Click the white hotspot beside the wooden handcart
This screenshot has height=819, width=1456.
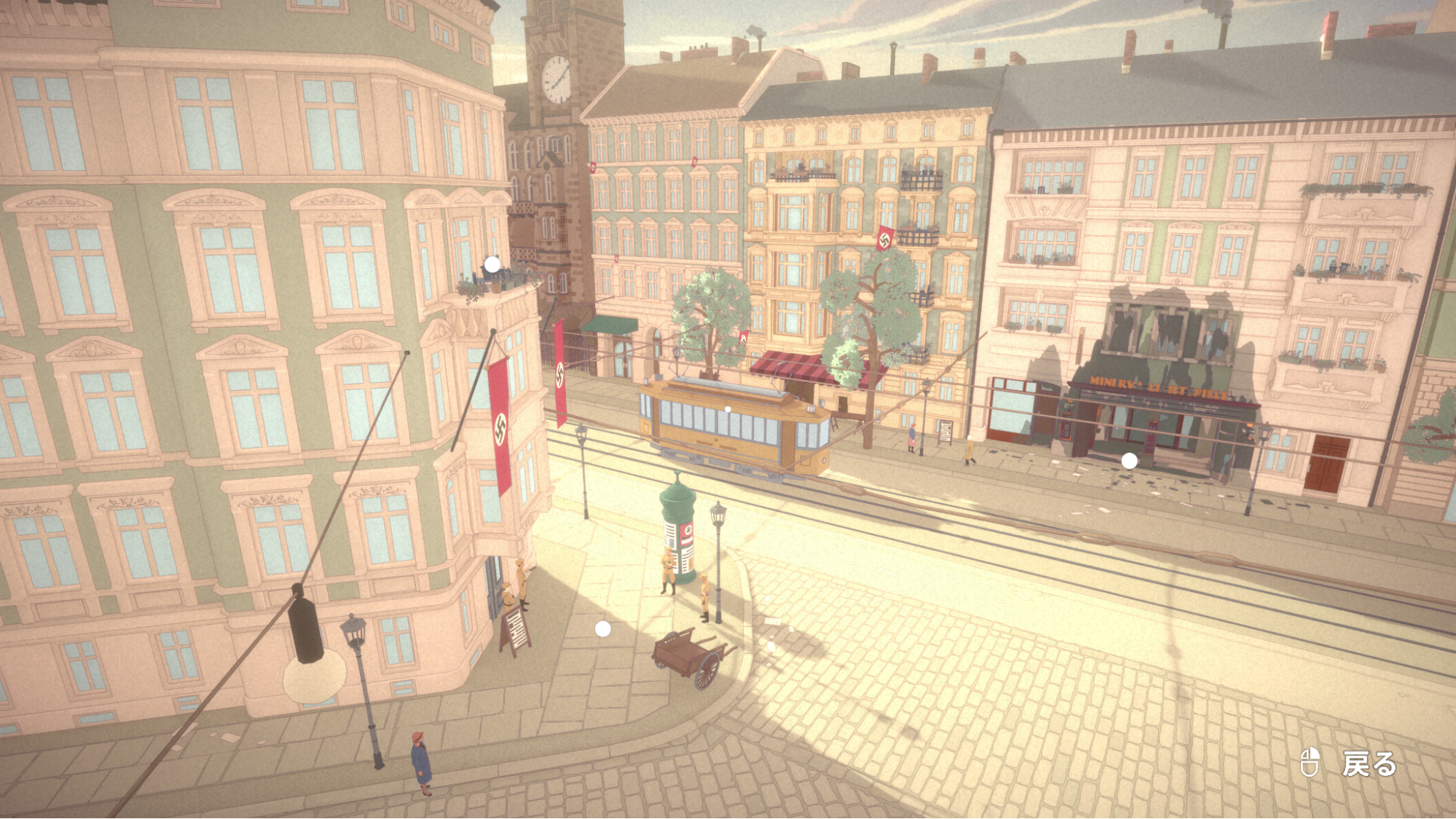coord(603,629)
